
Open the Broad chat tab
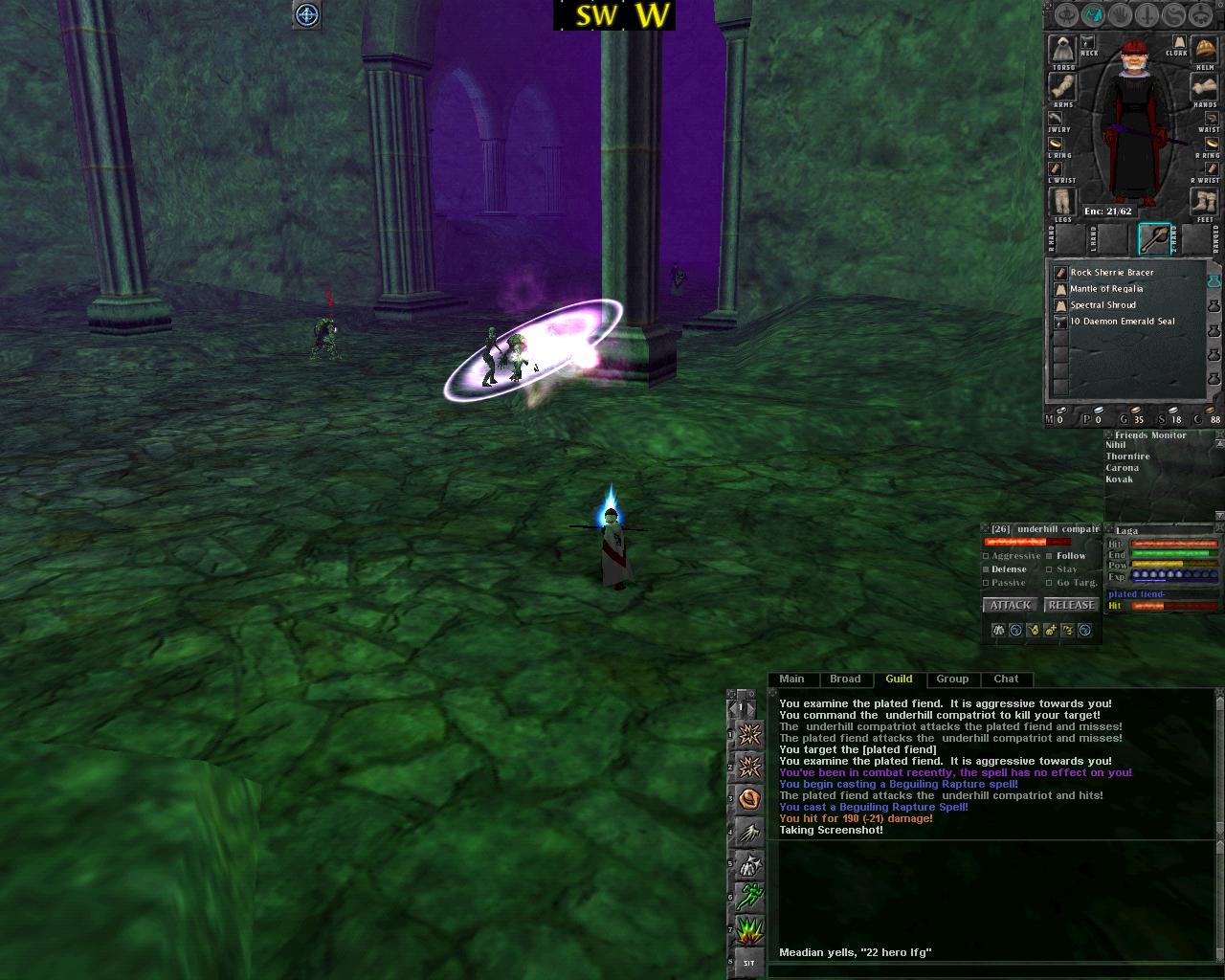click(x=845, y=679)
